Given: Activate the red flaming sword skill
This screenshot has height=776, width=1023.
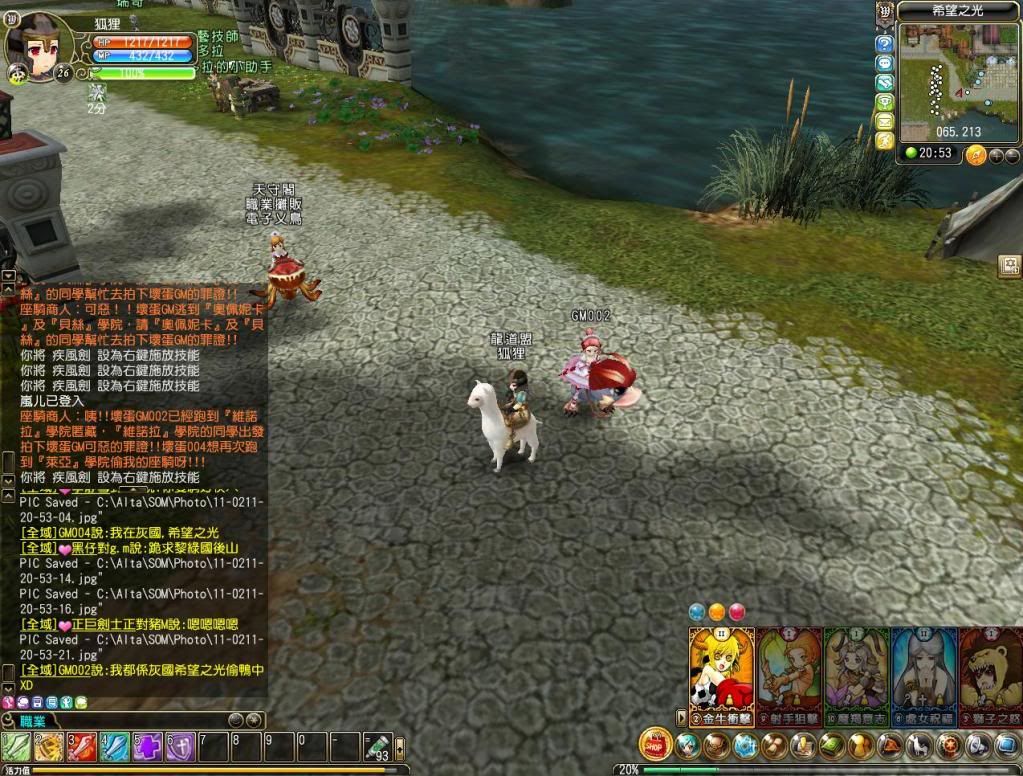Looking at the screenshot, I should (82, 747).
